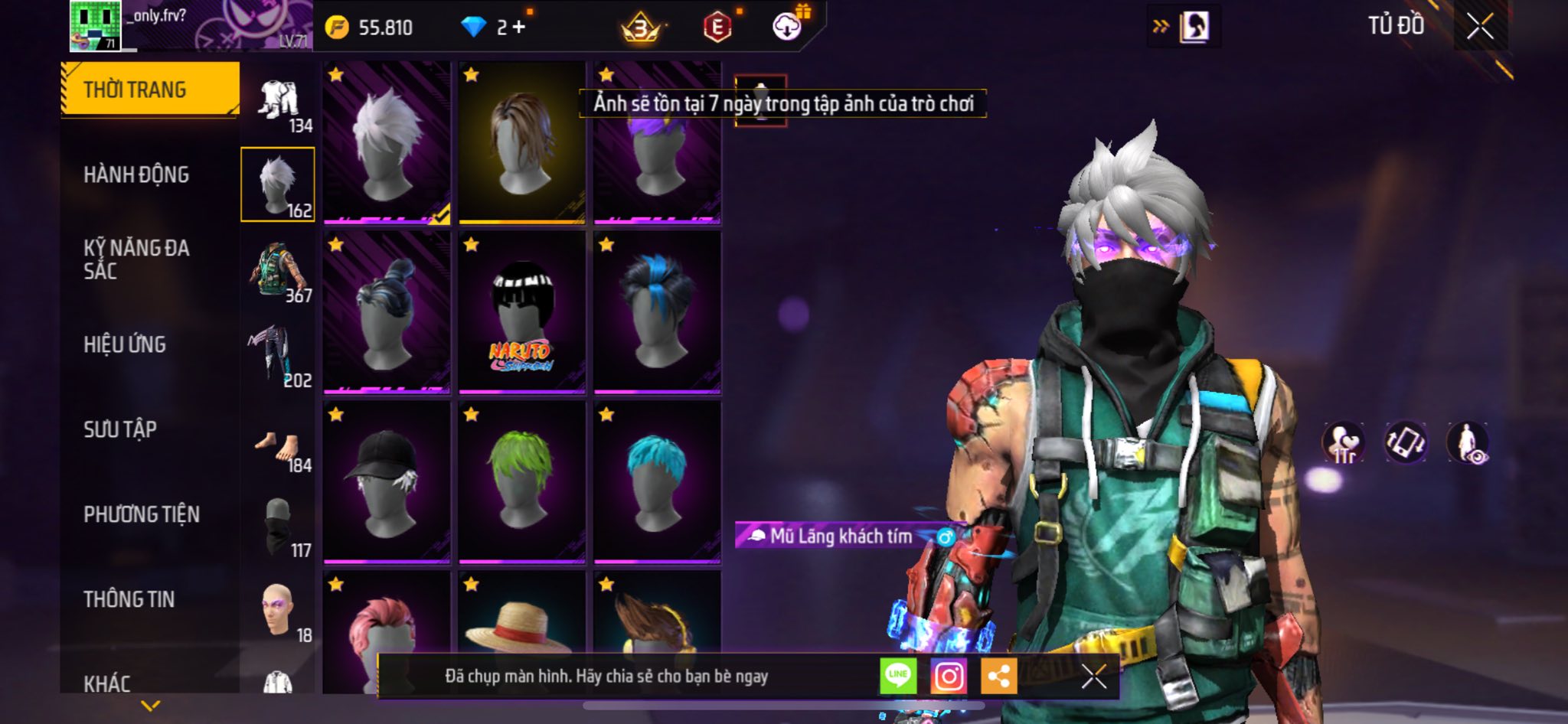Choose the white spiky hair item
Screen dimensions: 1568x724
tap(387, 144)
